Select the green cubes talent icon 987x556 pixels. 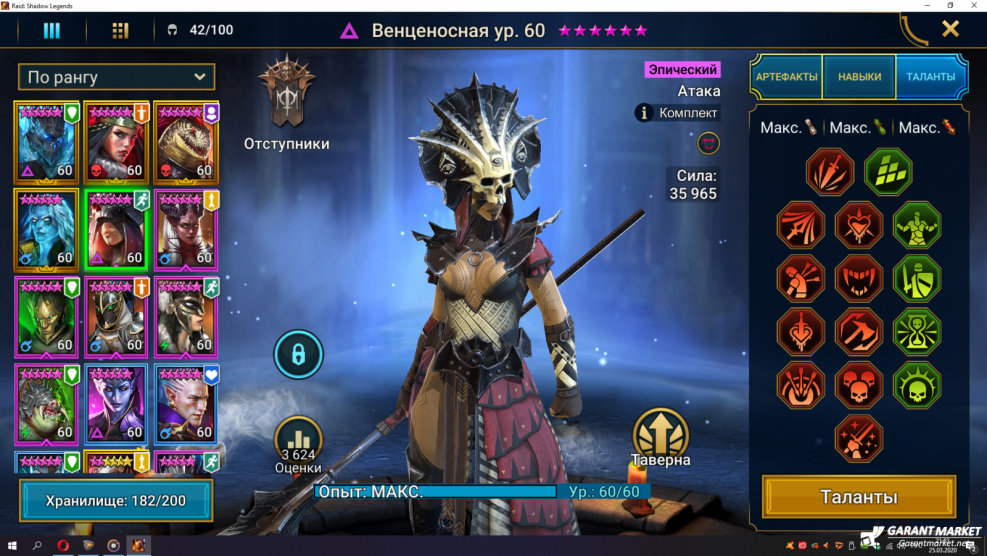pyautogui.click(x=888, y=172)
